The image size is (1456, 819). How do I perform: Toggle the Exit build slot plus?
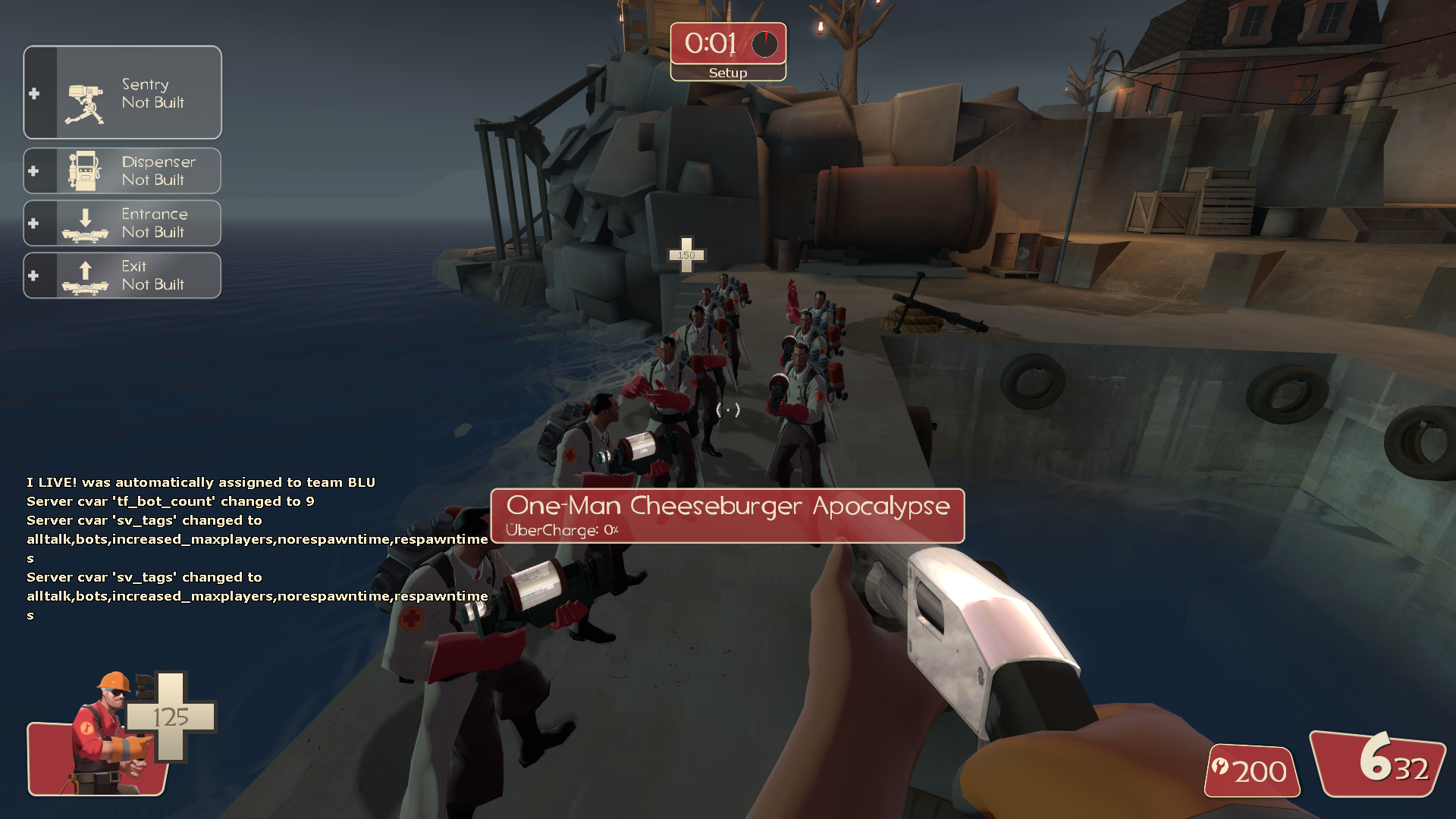pyautogui.click(x=34, y=275)
